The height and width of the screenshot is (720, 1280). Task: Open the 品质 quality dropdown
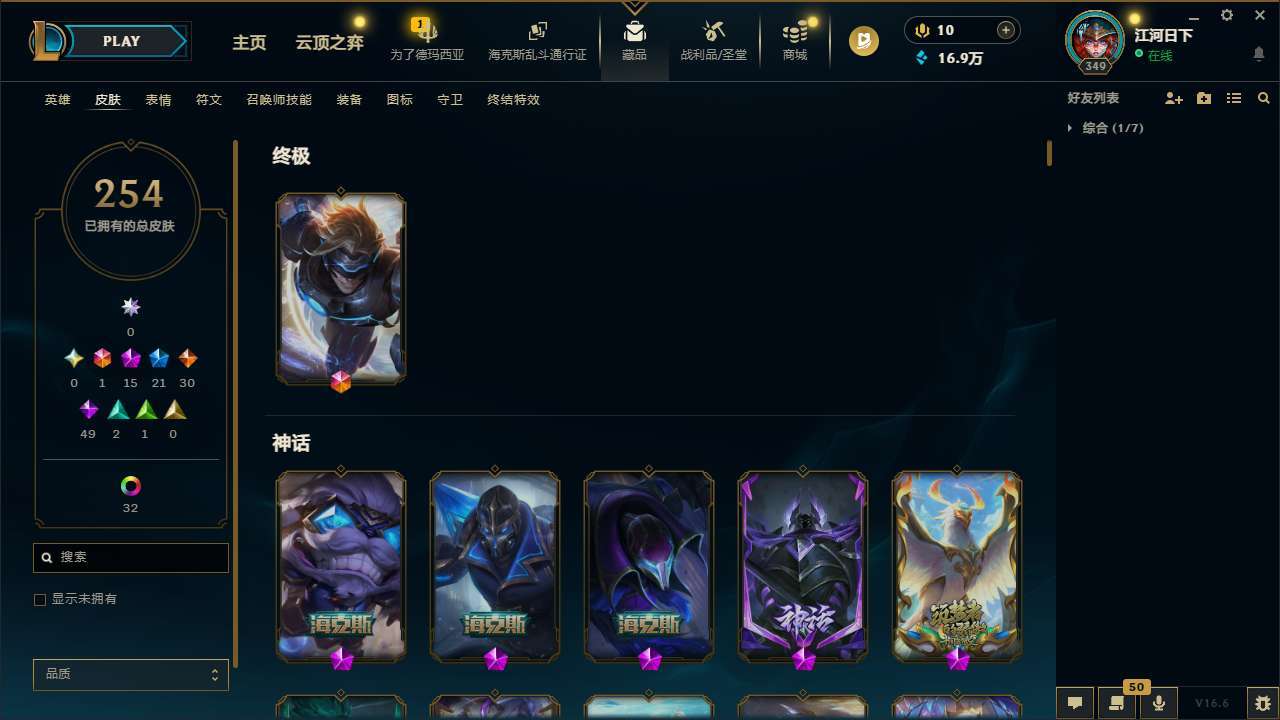(x=130, y=674)
